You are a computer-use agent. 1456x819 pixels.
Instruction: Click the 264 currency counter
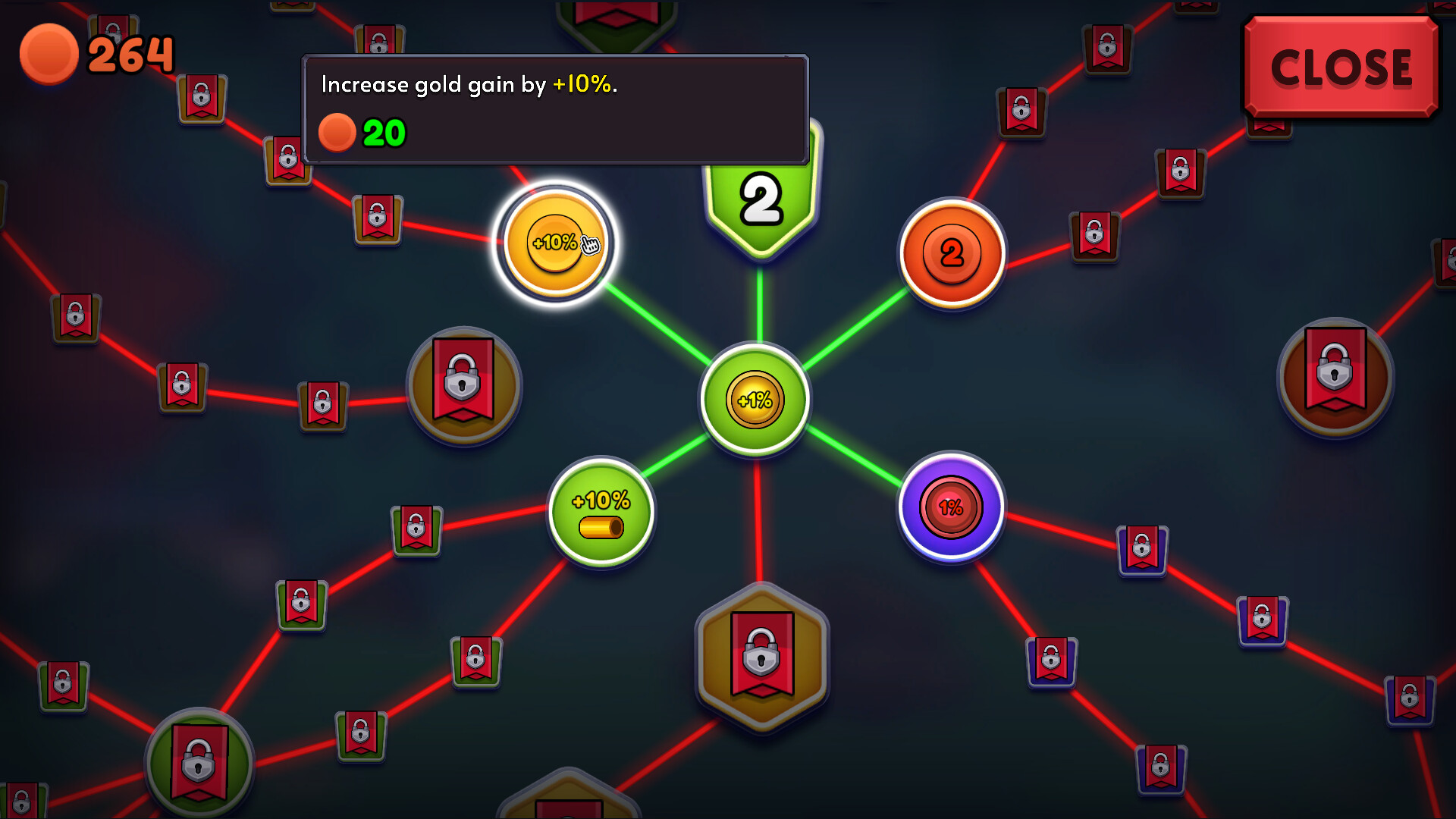pos(130,53)
